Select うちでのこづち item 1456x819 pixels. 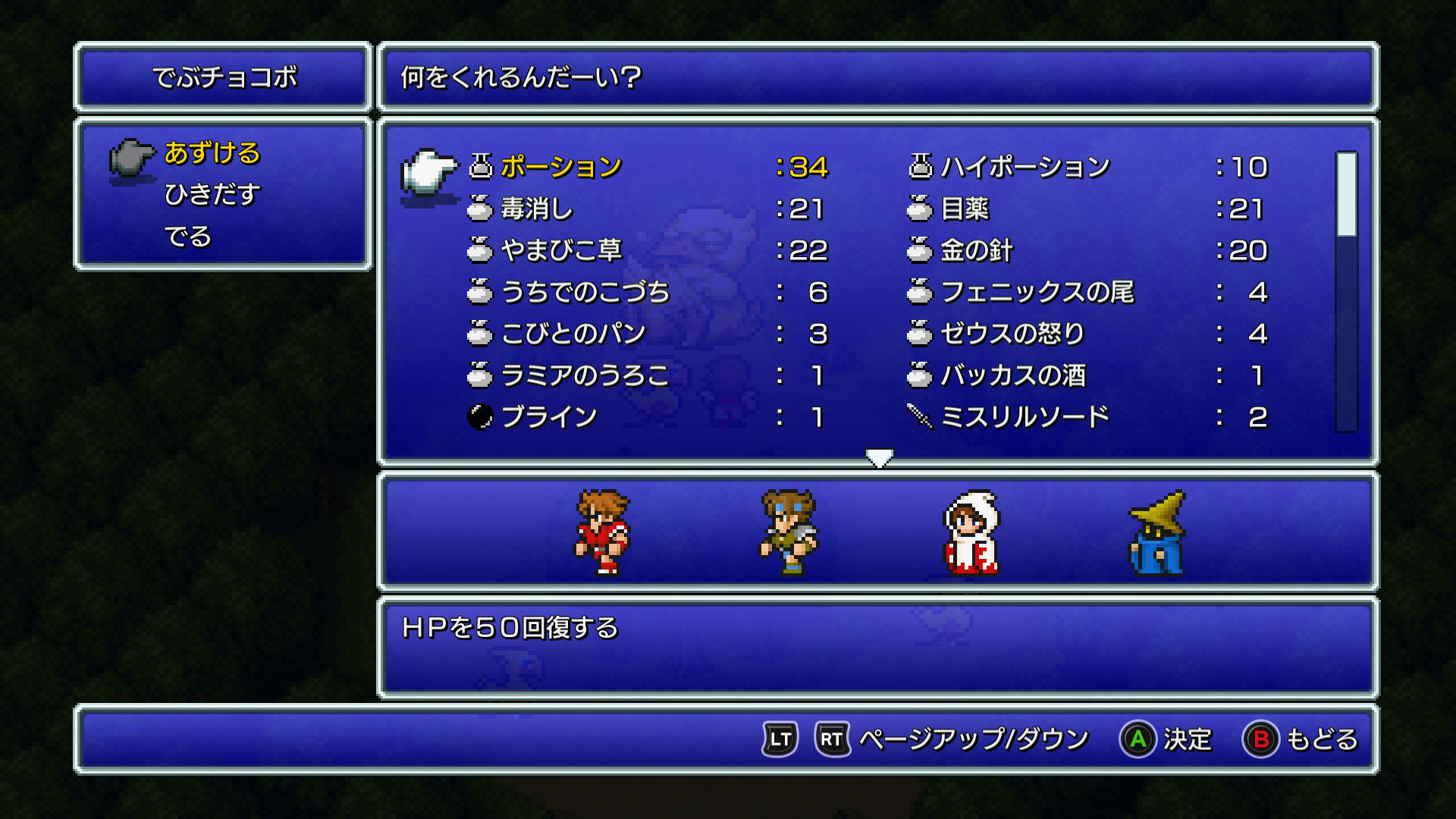585,292
